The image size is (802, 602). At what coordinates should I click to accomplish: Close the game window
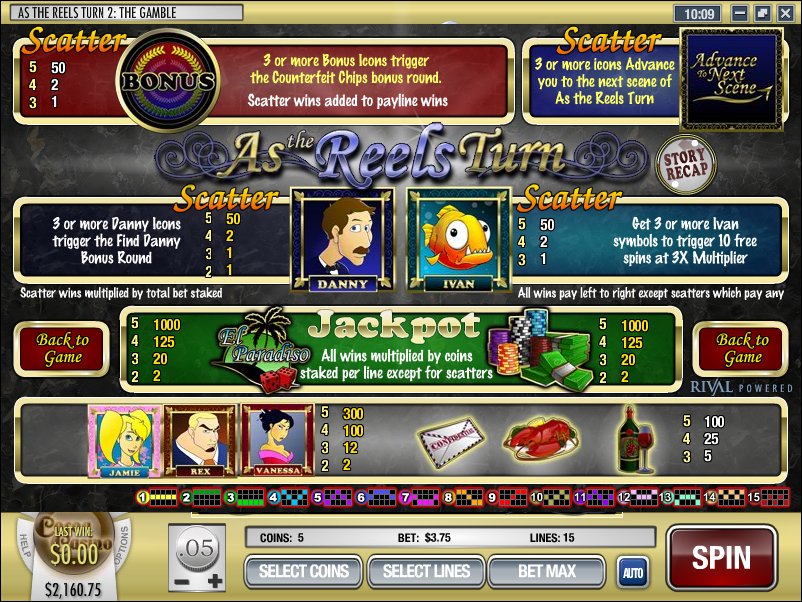tap(784, 14)
